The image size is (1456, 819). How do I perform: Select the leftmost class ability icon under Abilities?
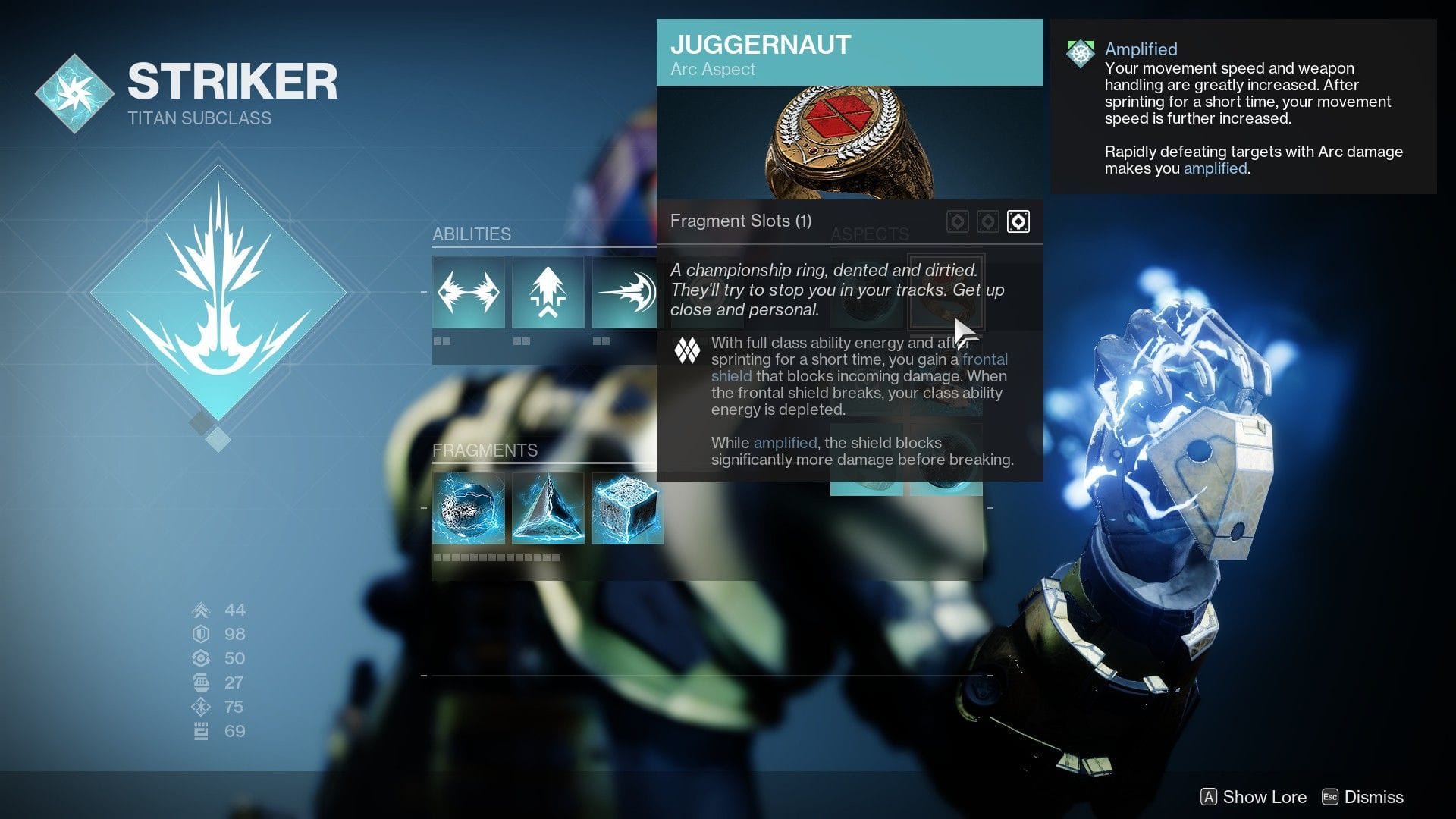(x=468, y=291)
